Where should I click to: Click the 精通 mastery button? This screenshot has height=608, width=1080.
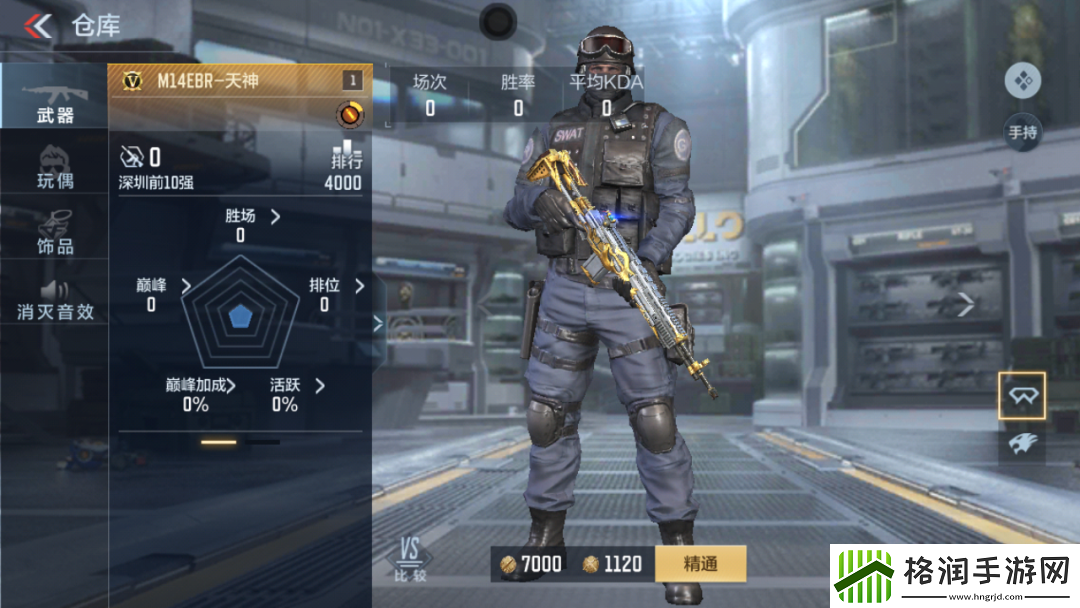(x=700, y=564)
